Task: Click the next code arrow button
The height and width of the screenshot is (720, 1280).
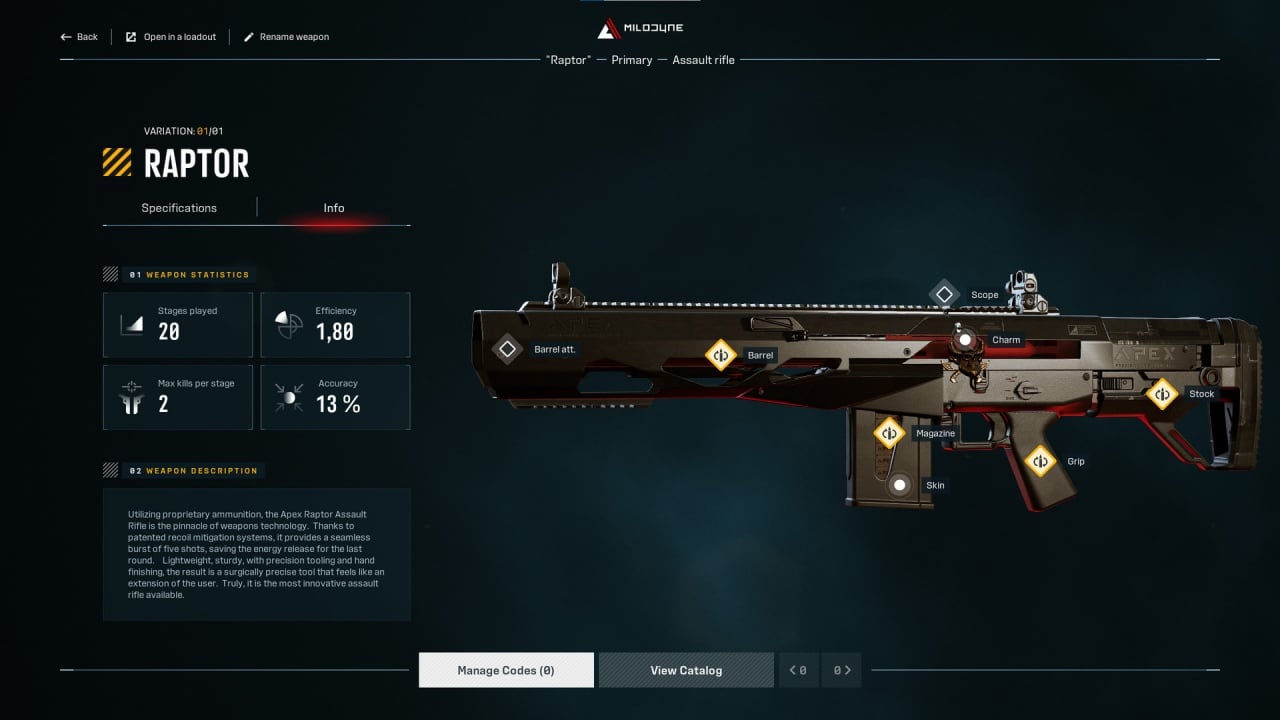Action: (842, 670)
